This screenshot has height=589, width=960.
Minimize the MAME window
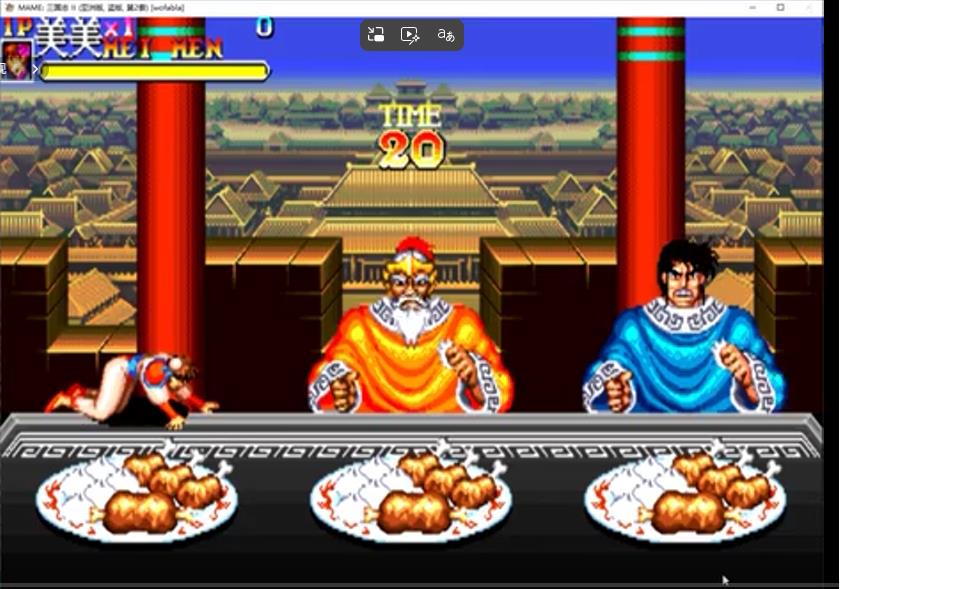(x=752, y=7)
